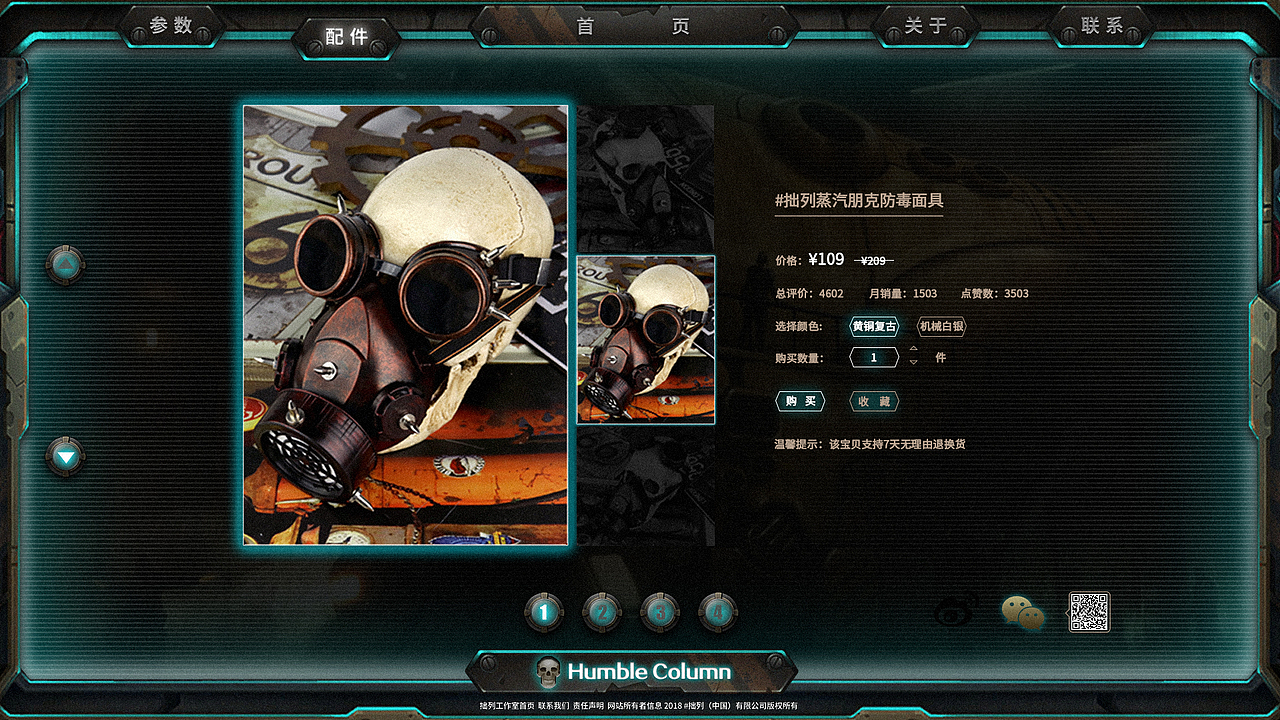Open the 责任声明 footer link
The height and width of the screenshot is (720, 1280).
(x=590, y=705)
